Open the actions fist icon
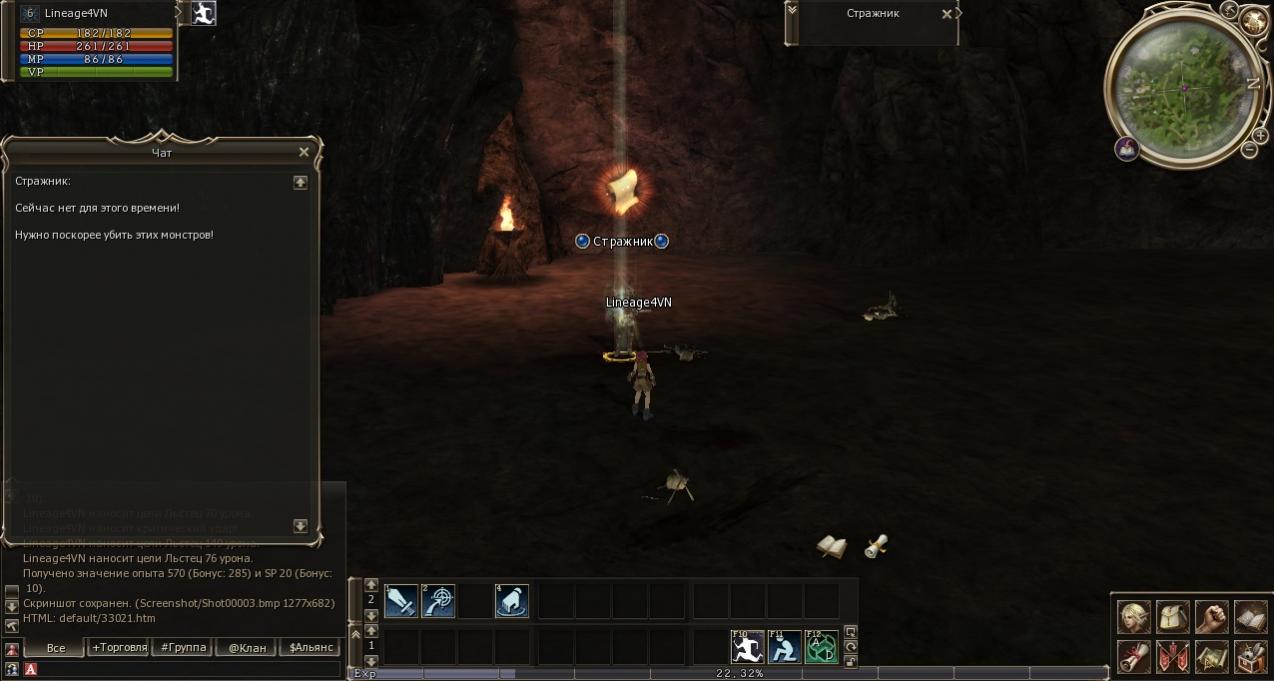Viewport: 1274px width, 681px height. coord(1212,617)
